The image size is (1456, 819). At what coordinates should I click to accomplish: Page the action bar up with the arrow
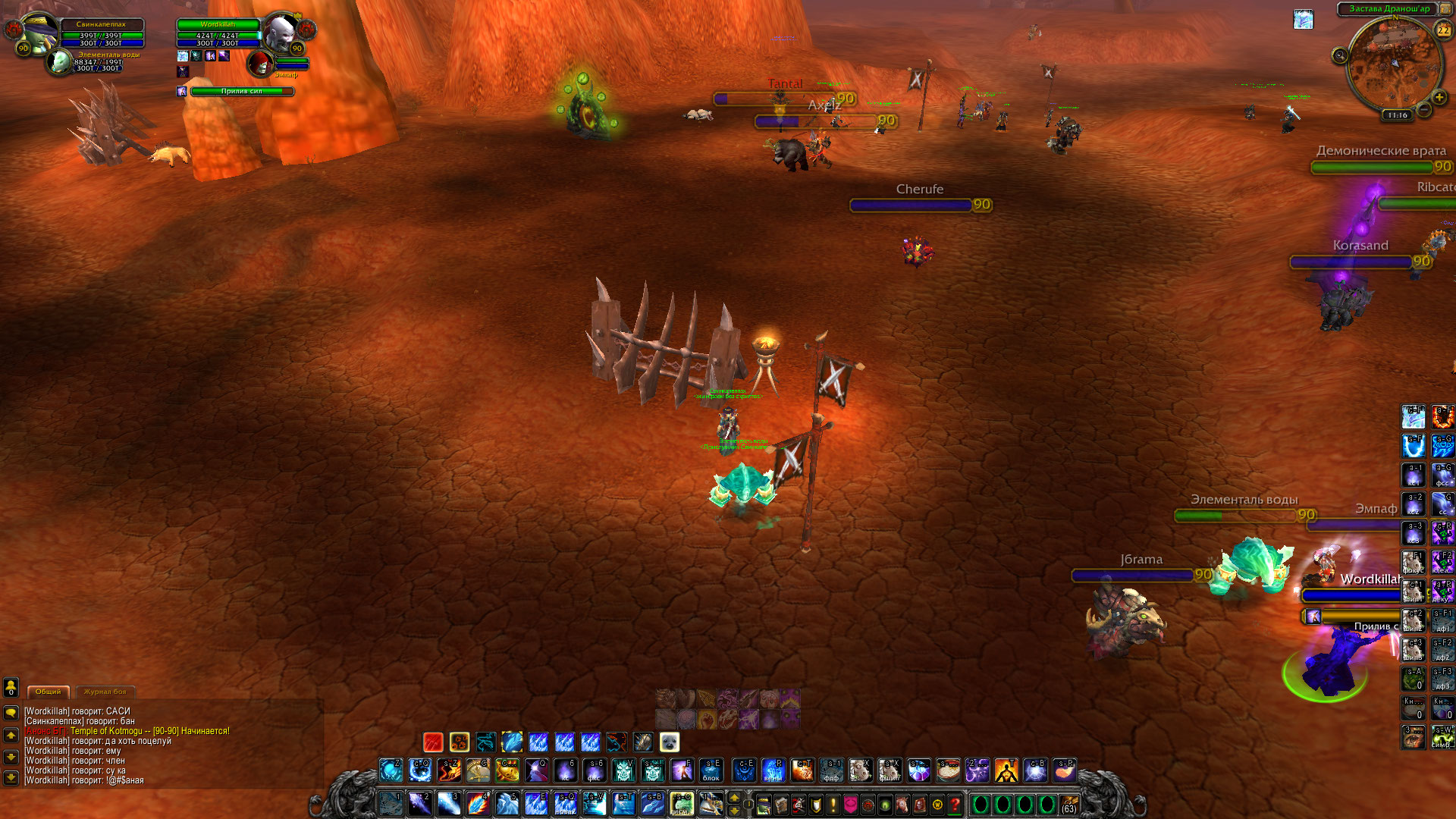[734, 798]
